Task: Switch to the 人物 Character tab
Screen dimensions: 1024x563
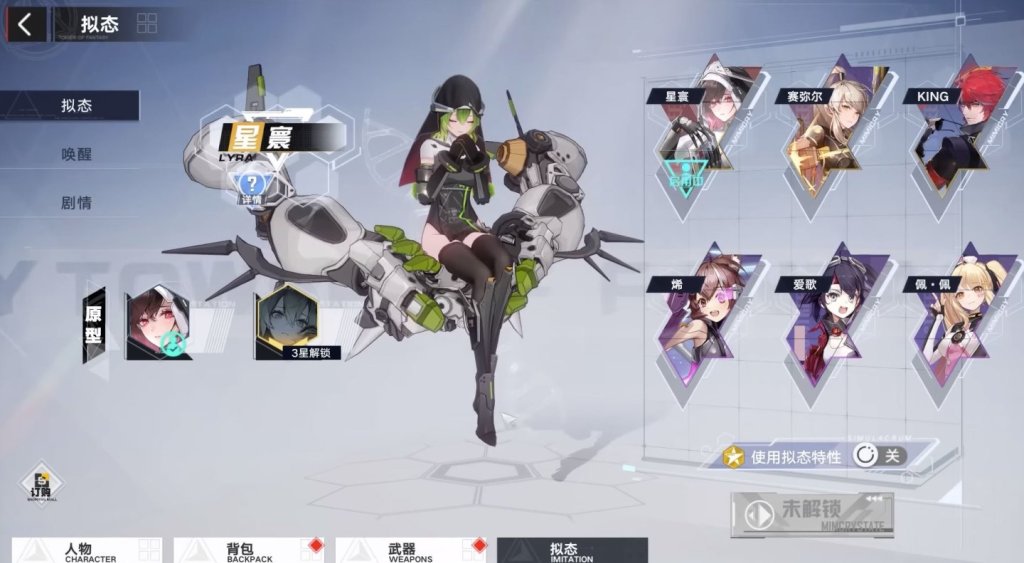Action: click(x=87, y=551)
